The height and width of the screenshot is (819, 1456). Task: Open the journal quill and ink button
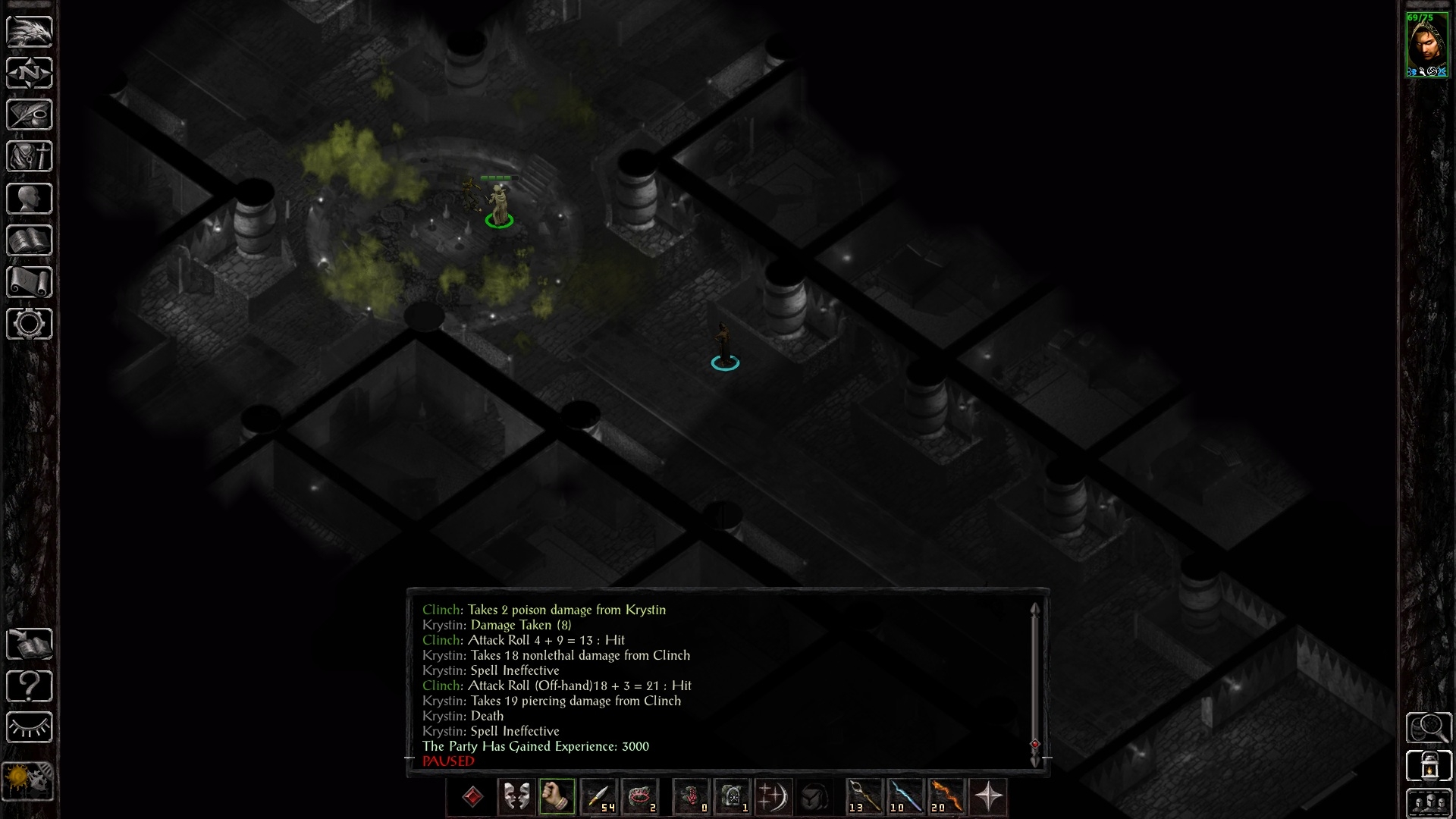click(x=30, y=115)
